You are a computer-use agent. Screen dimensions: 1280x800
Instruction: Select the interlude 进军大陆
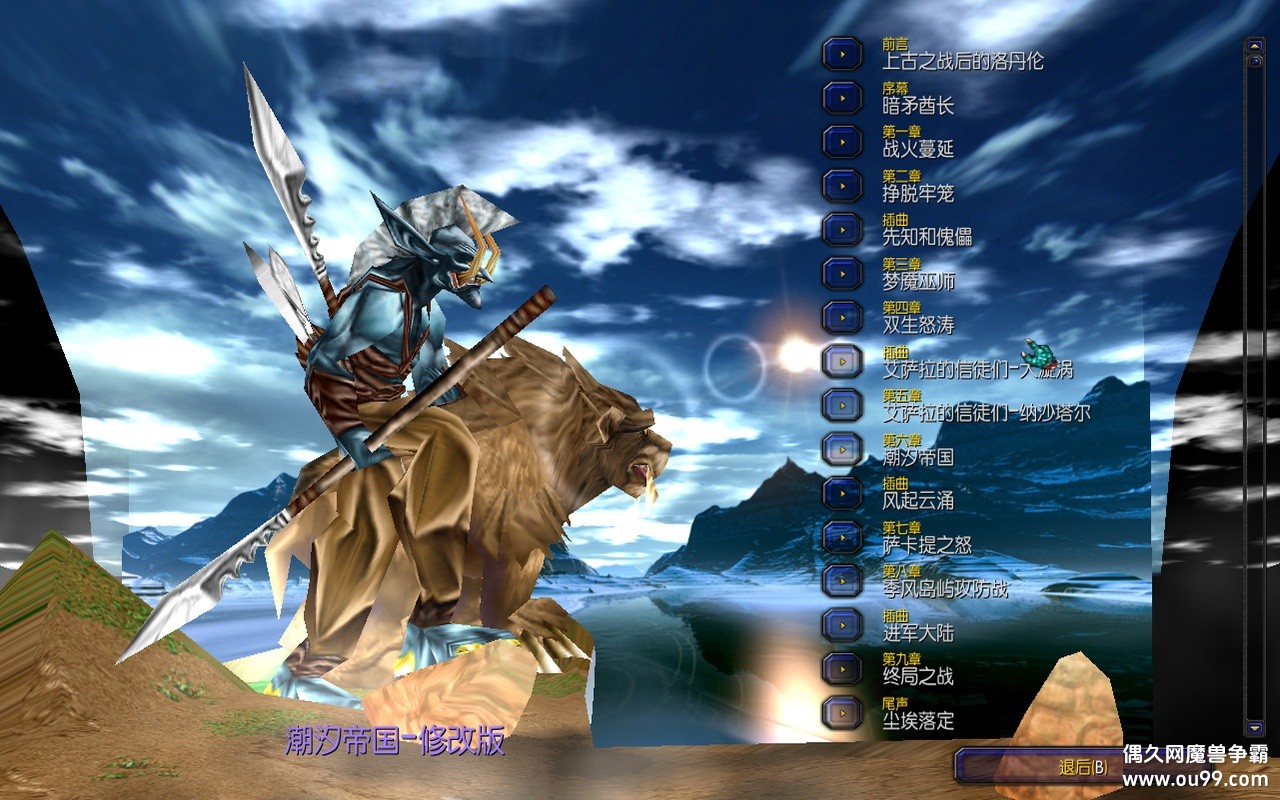pos(842,625)
